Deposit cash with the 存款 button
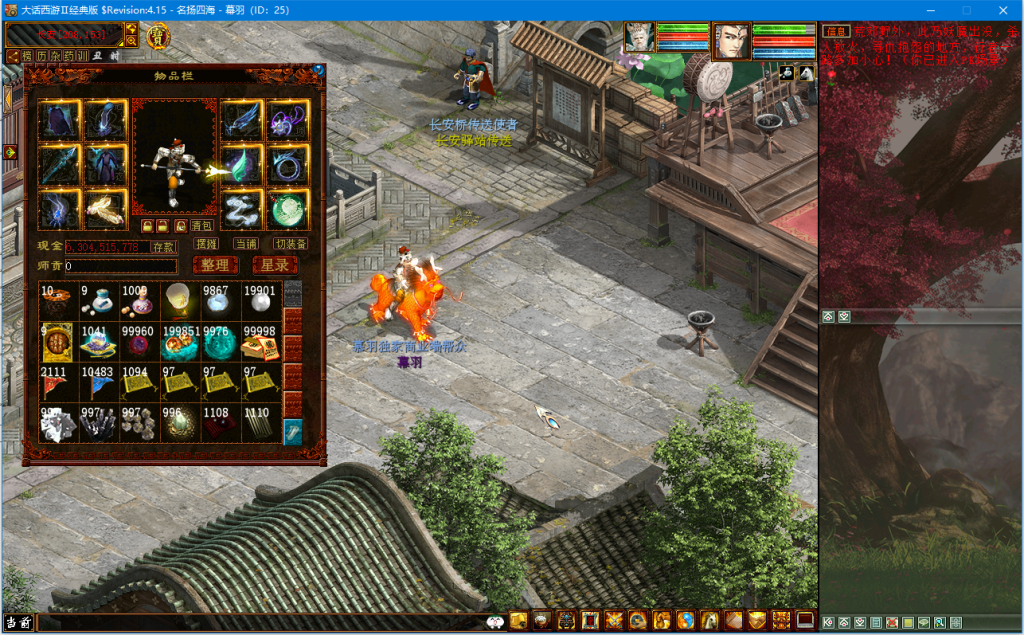This screenshot has width=1024, height=635. 164,246
